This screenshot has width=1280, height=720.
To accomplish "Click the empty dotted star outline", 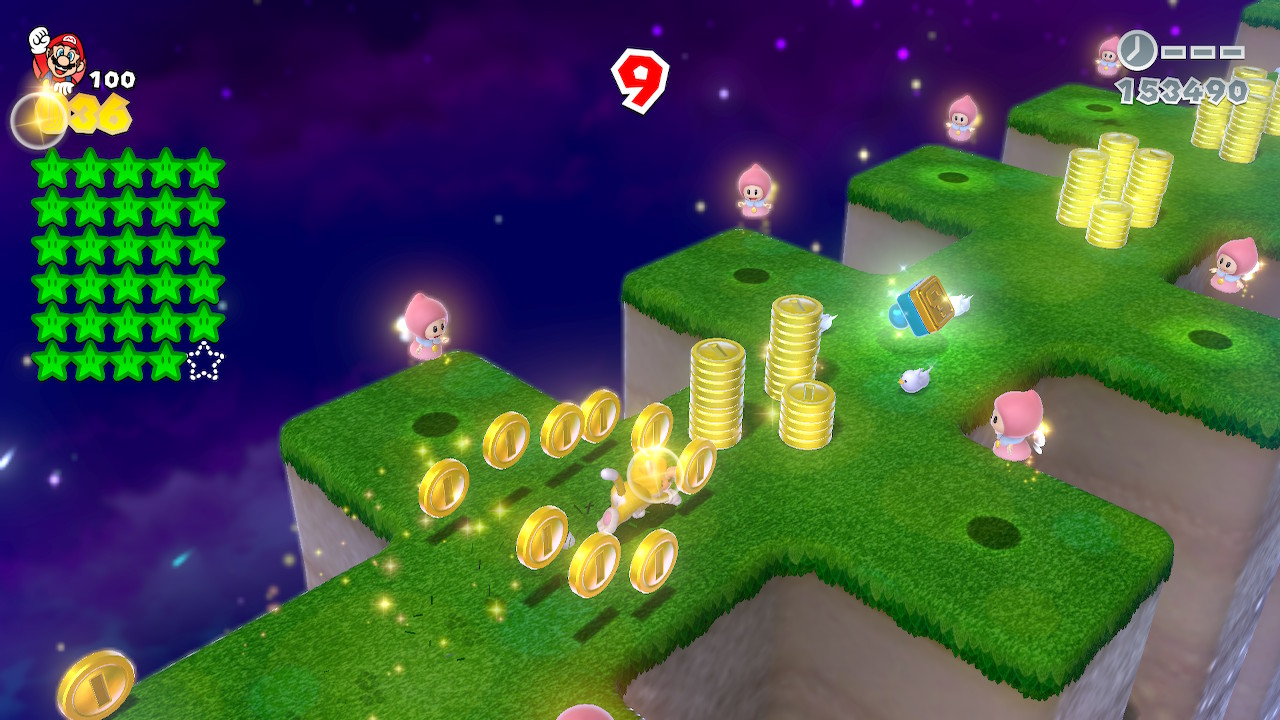I will (x=205, y=361).
